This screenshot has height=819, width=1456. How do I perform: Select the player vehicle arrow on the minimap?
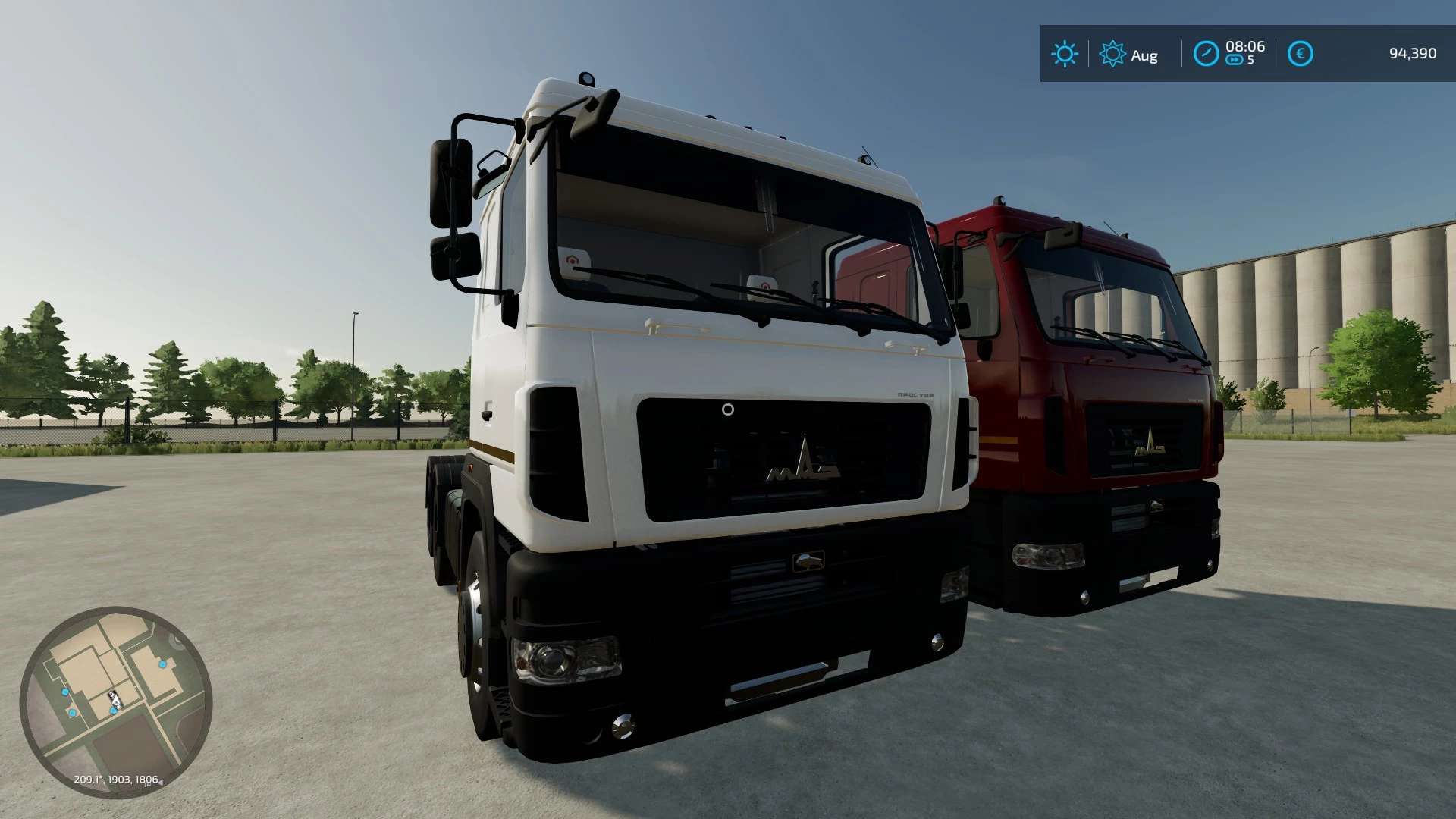click(114, 699)
